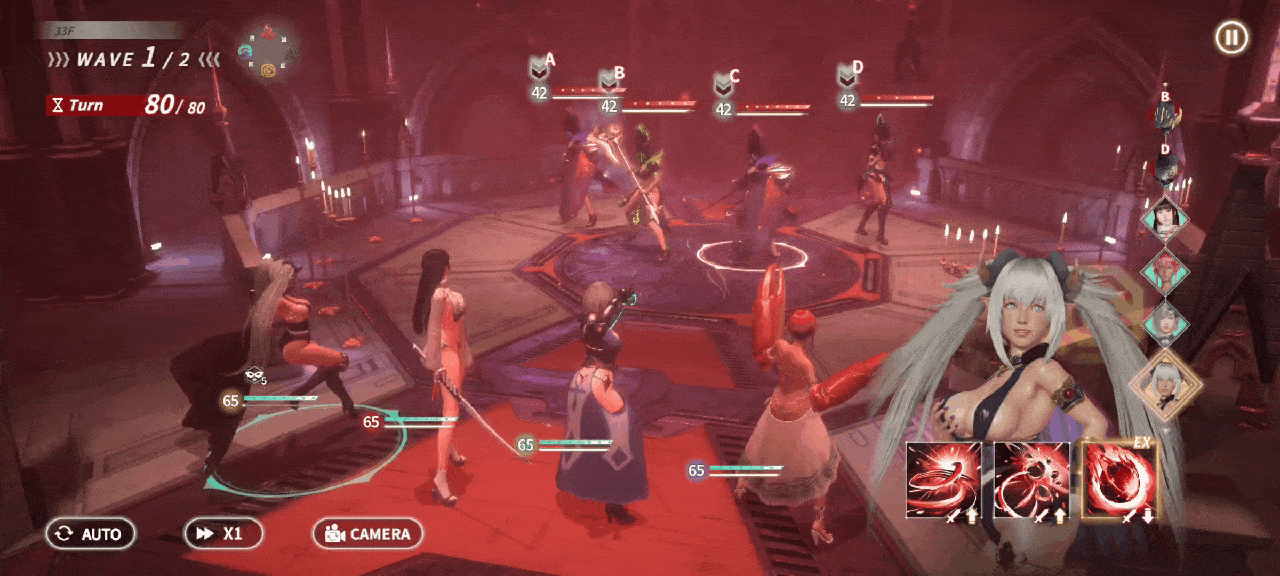Activate the EX skill icon
The image size is (1280, 576).
(1119, 481)
